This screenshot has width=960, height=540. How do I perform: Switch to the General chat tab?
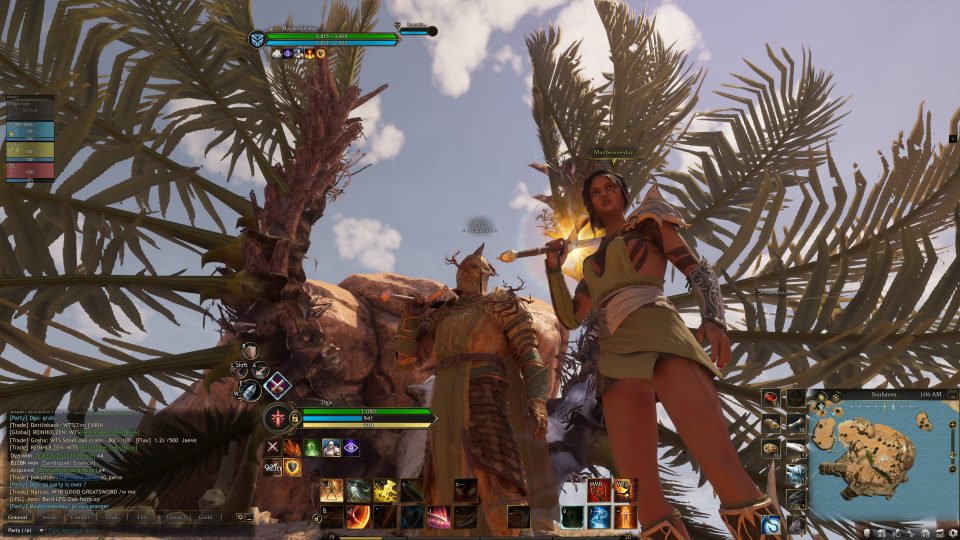[18, 517]
